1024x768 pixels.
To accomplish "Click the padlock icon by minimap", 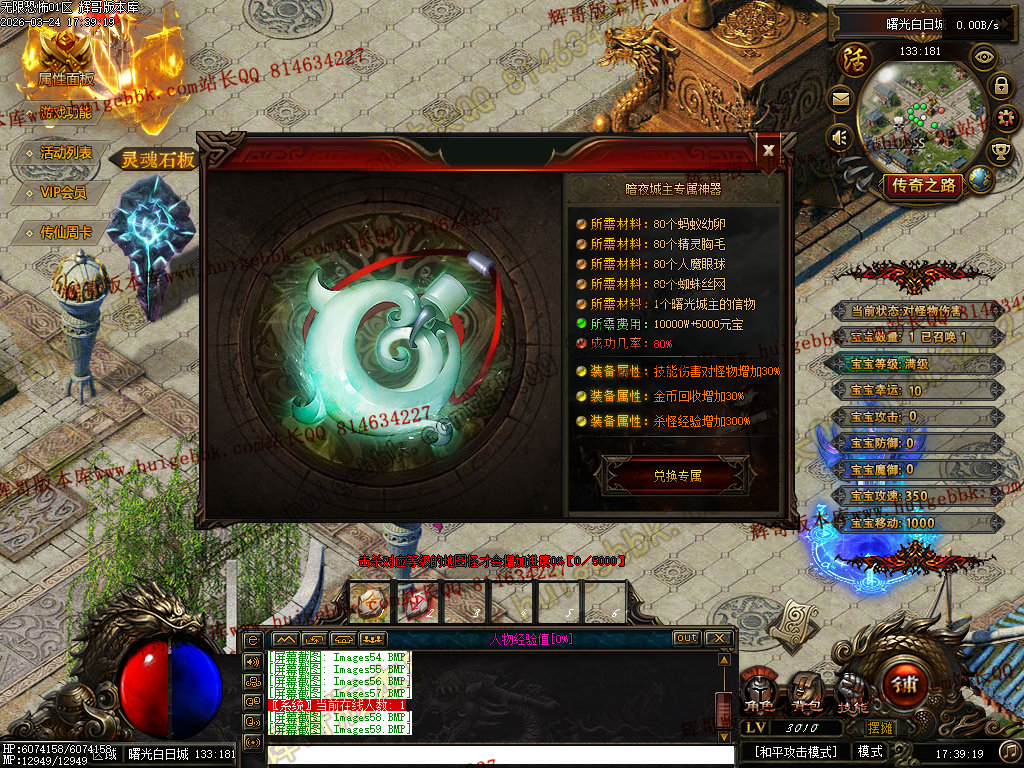I will pos(1000,86).
